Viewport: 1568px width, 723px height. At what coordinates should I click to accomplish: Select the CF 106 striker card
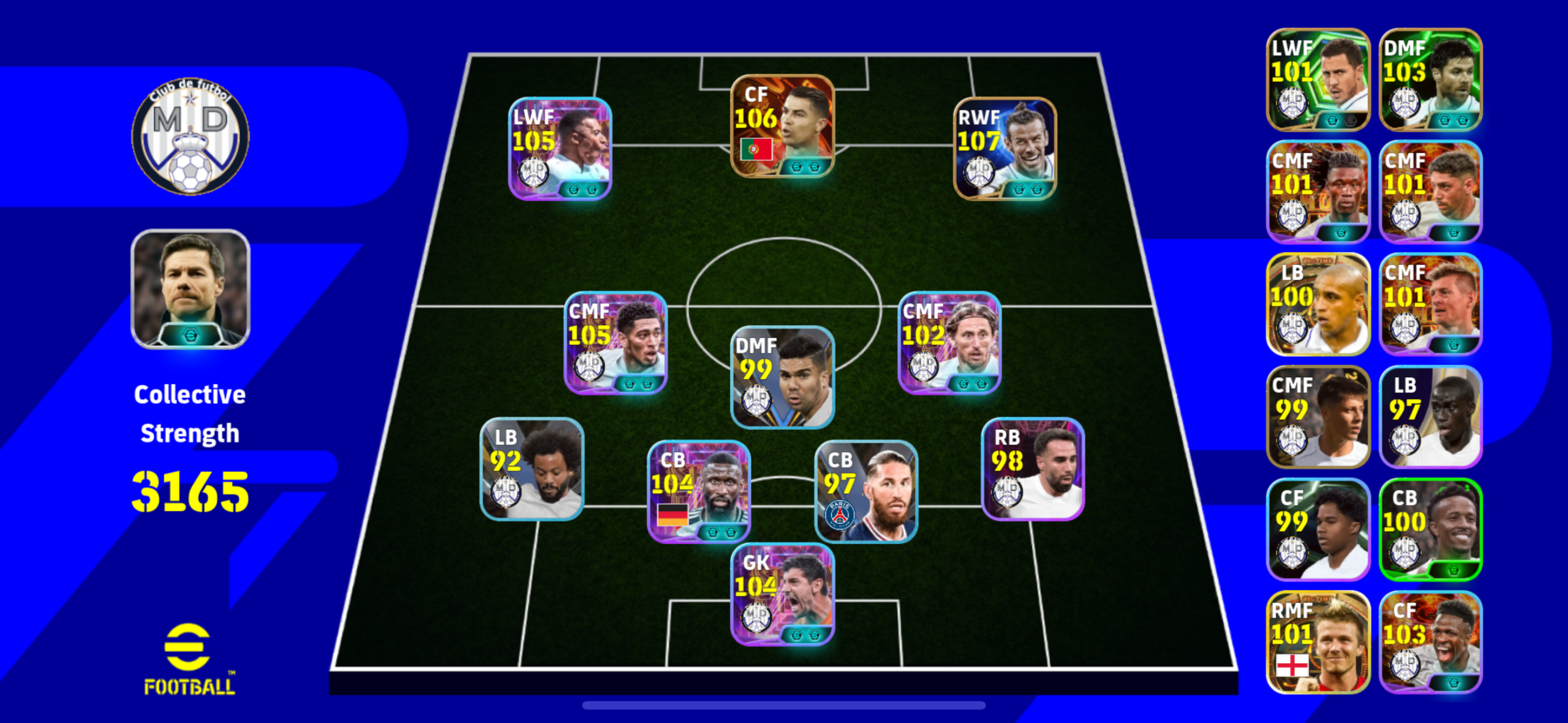(x=782, y=126)
